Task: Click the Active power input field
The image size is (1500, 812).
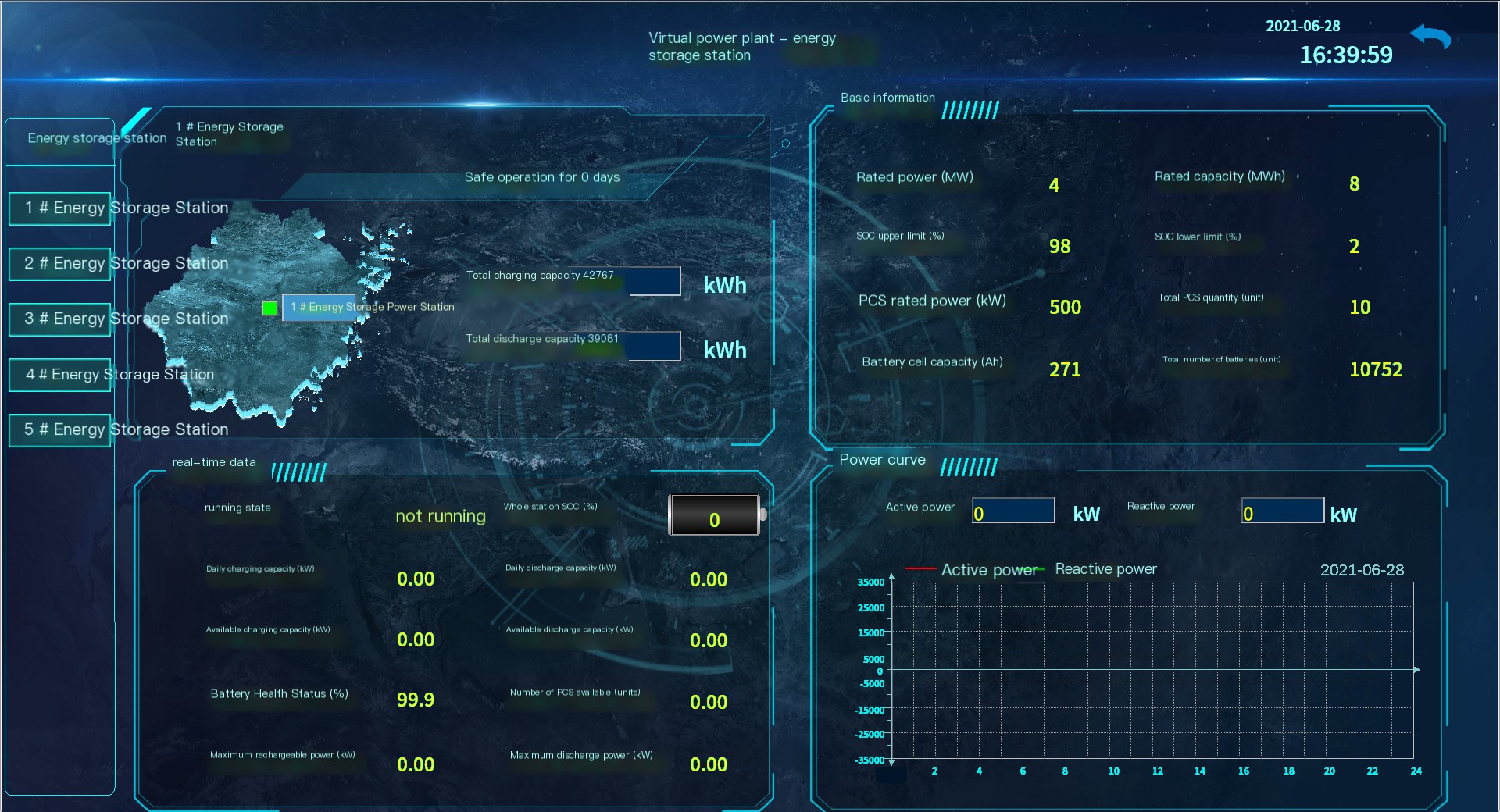Action: coord(1012,511)
